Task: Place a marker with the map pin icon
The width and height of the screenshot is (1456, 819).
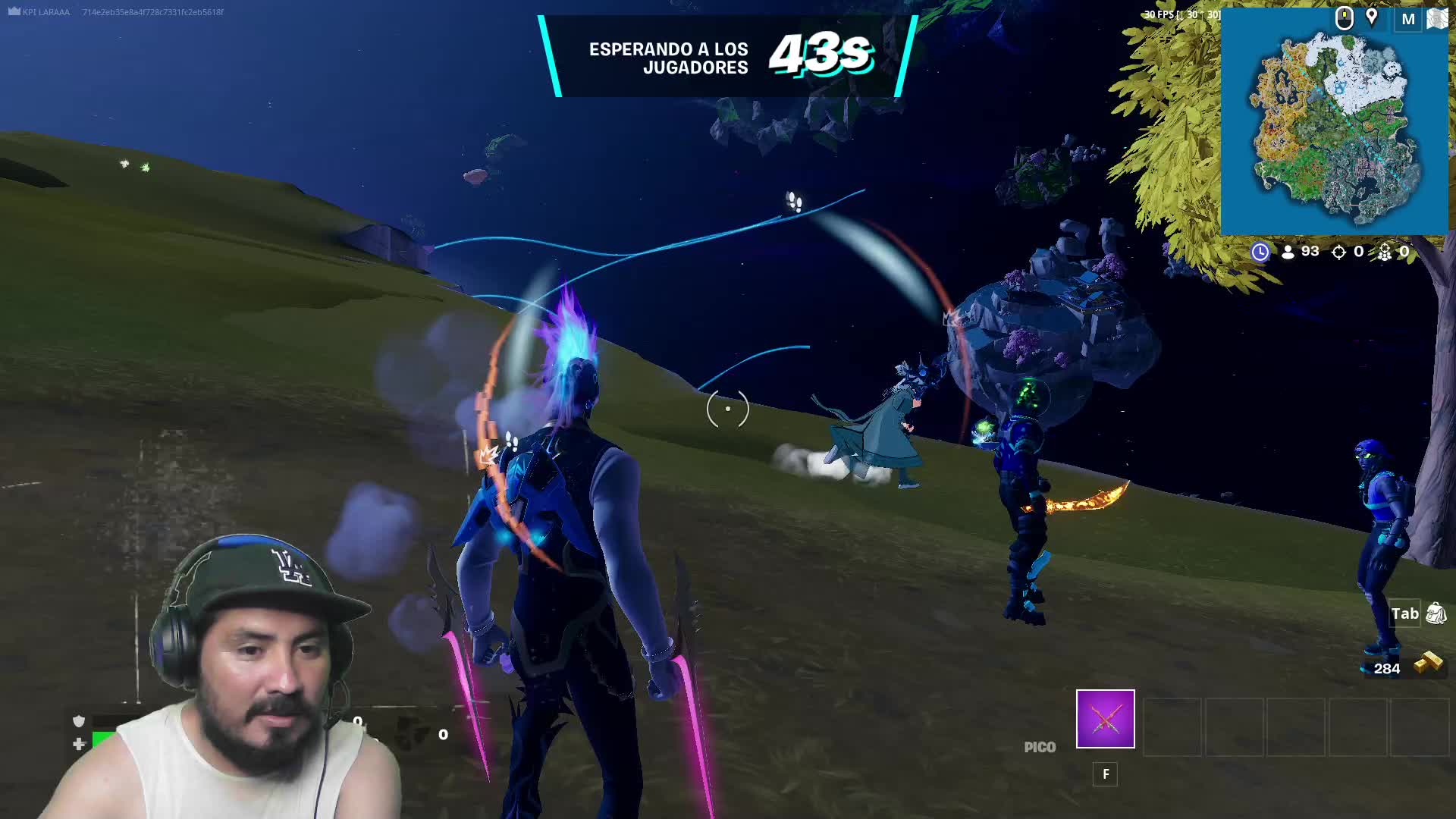Action: click(x=1372, y=17)
